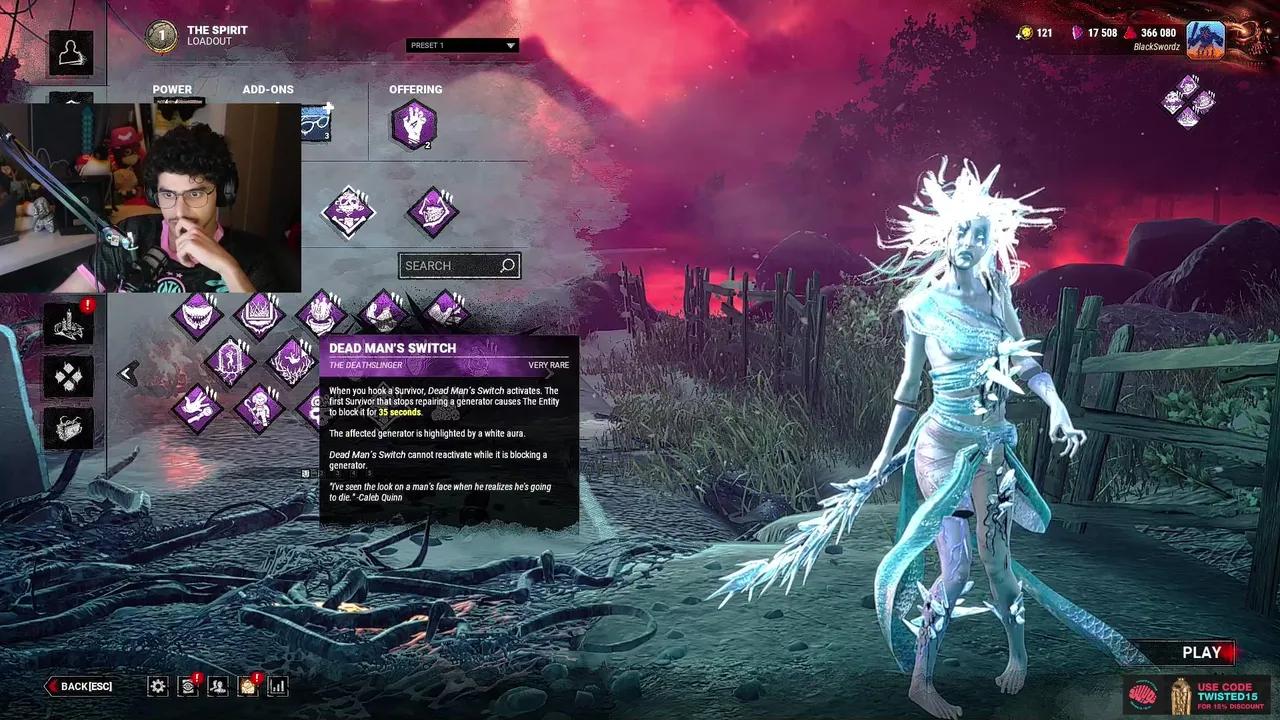Click the equipped purple offering icon
1280x720 pixels.
click(415, 126)
